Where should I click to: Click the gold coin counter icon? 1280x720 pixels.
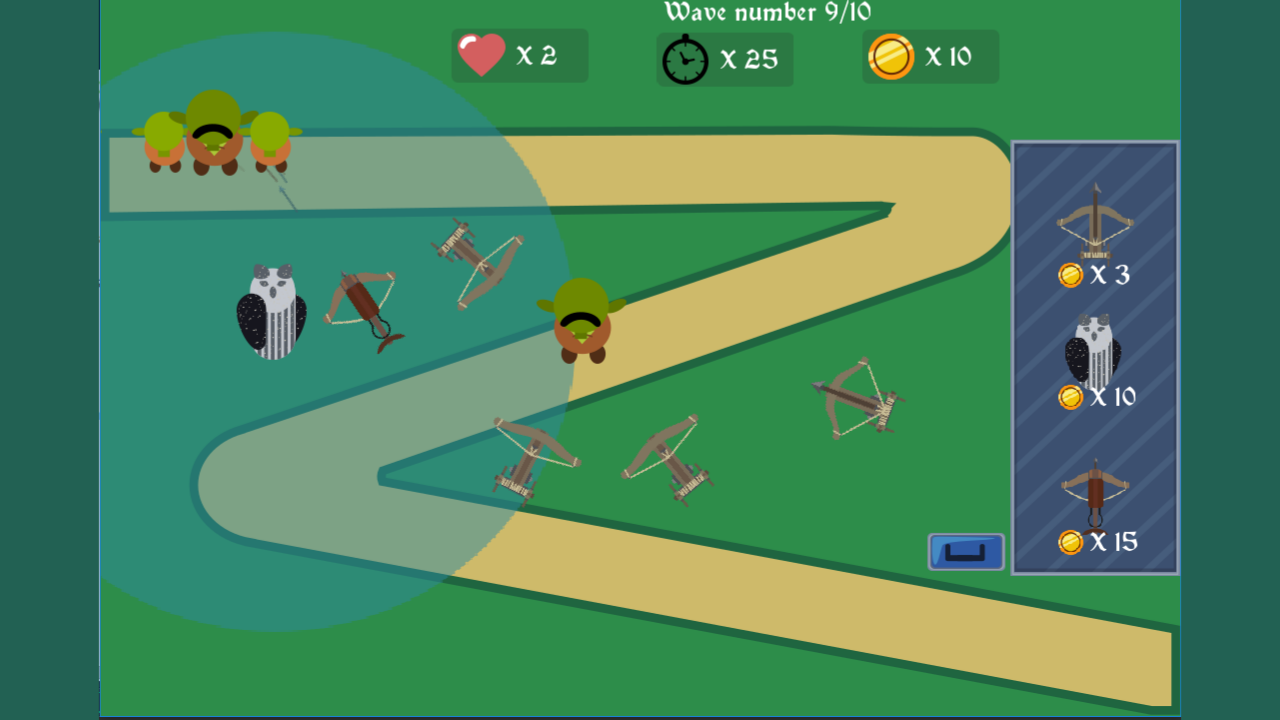(x=890, y=57)
